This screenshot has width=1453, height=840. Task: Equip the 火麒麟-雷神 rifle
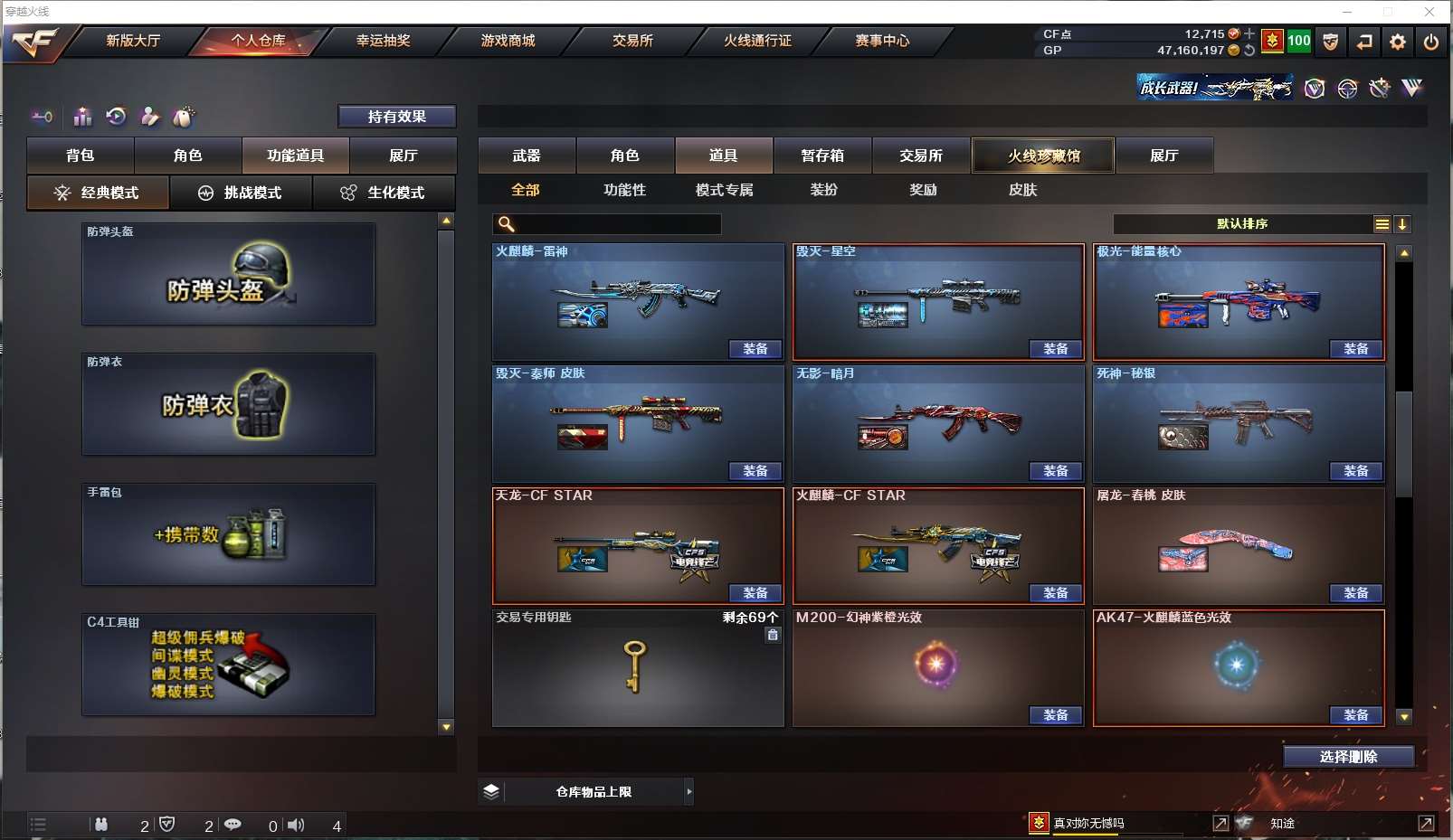point(755,349)
